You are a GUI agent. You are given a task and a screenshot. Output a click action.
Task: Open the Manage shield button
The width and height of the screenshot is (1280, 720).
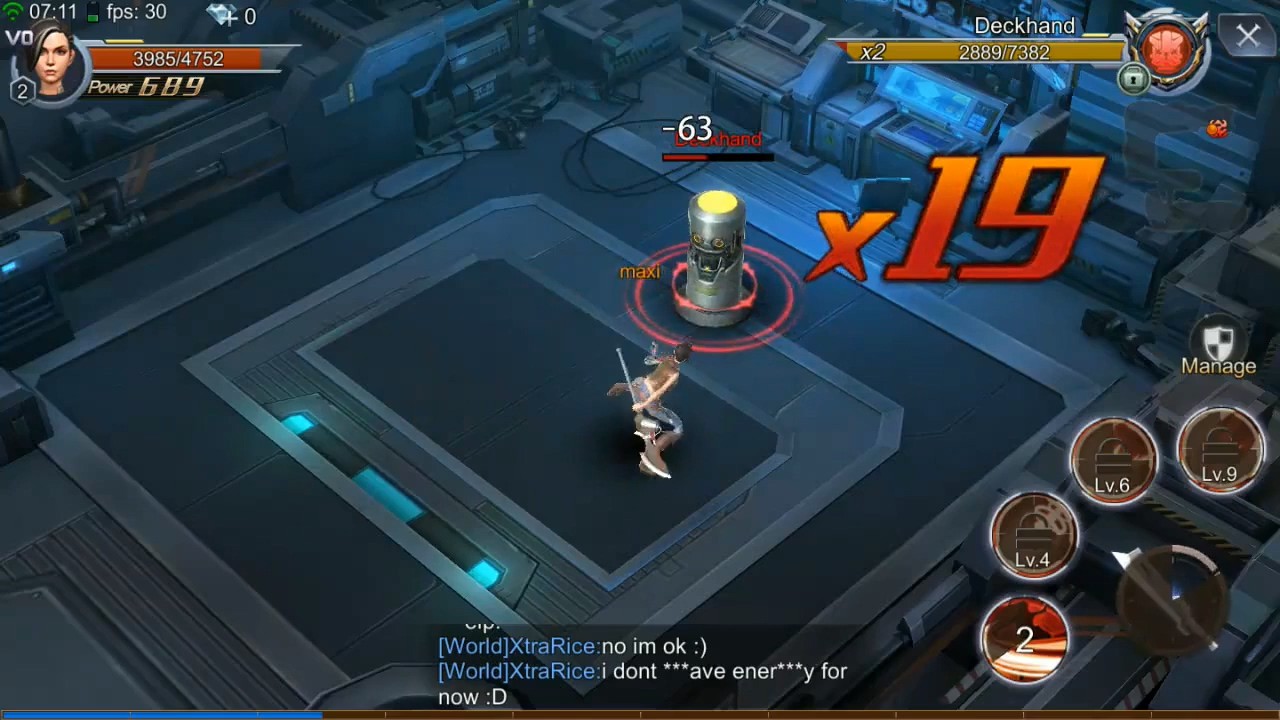click(1217, 349)
